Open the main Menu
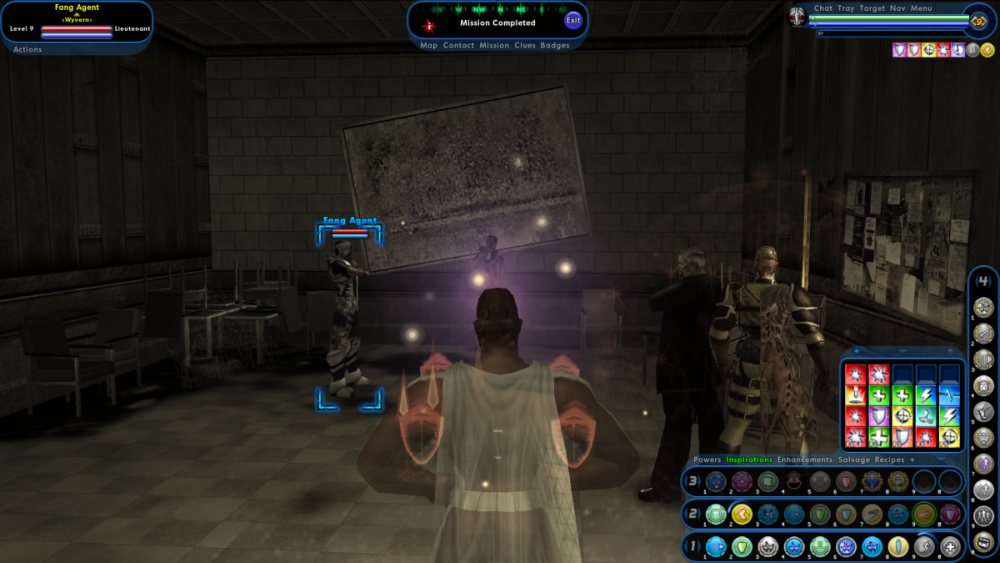1000x563 pixels. point(921,8)
